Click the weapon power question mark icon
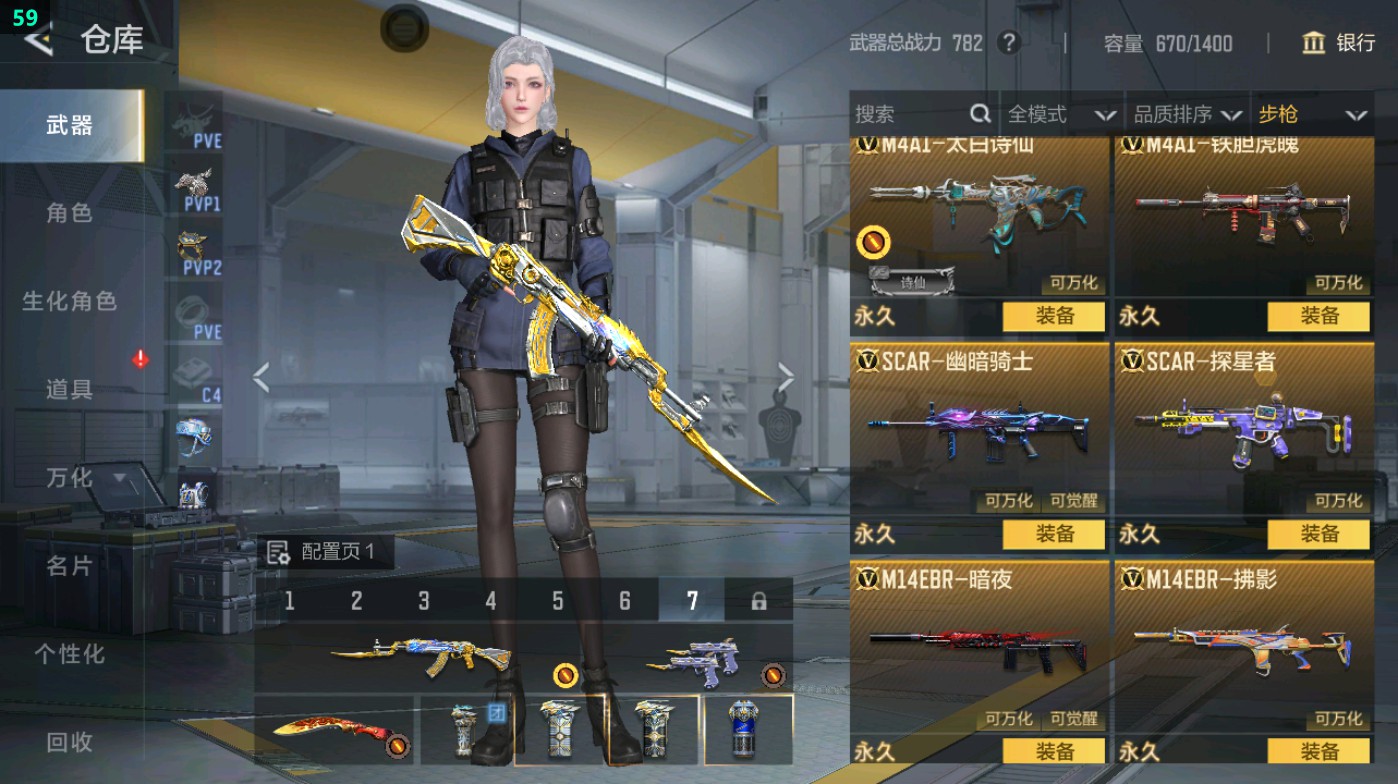Screen dimensions: 1398x784 [x=1009, y=43]
